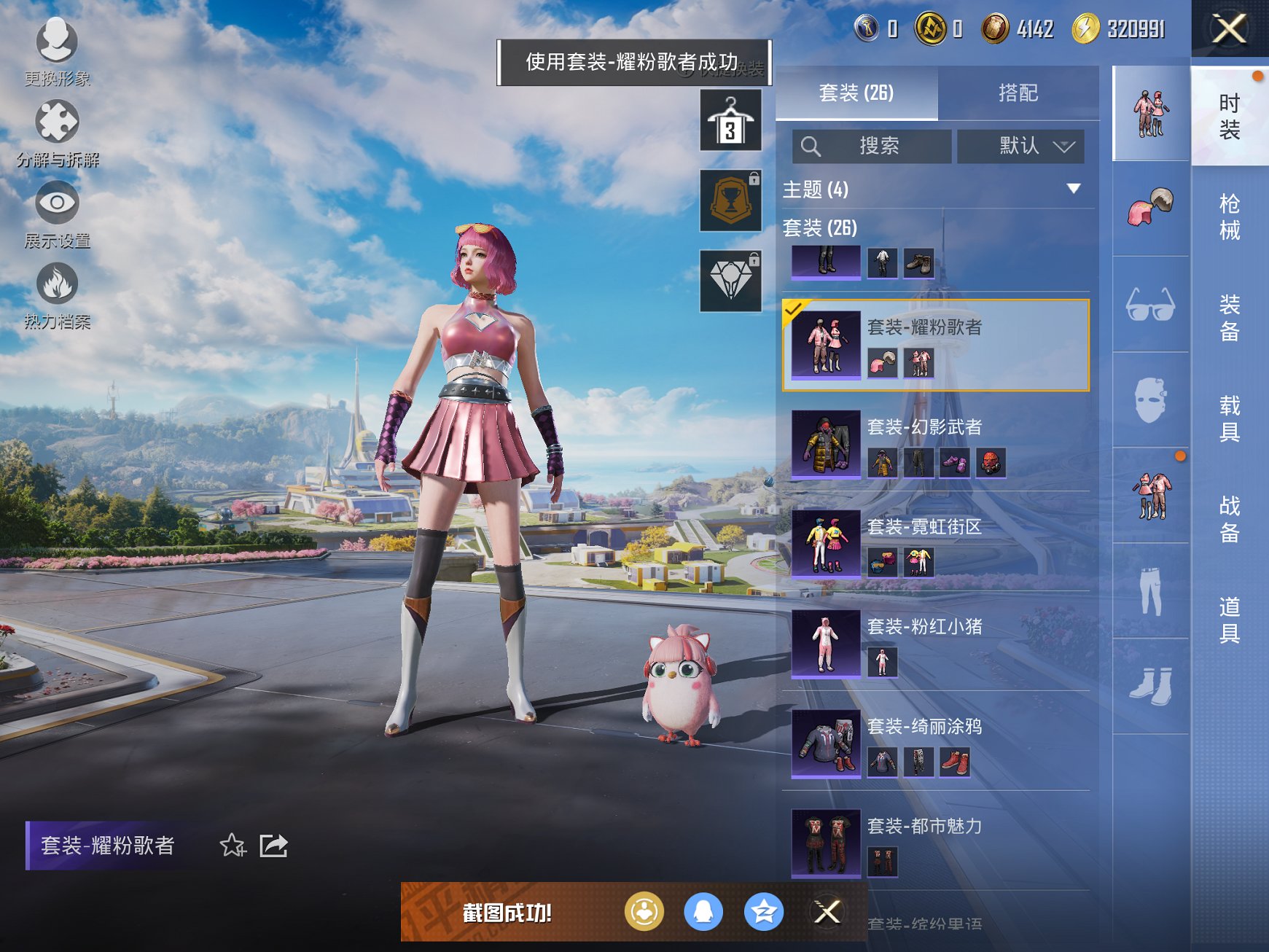This screenshot has width=1269, height=952.
Task: Select the locked trophy badge icon
Action: coord(730,200)
